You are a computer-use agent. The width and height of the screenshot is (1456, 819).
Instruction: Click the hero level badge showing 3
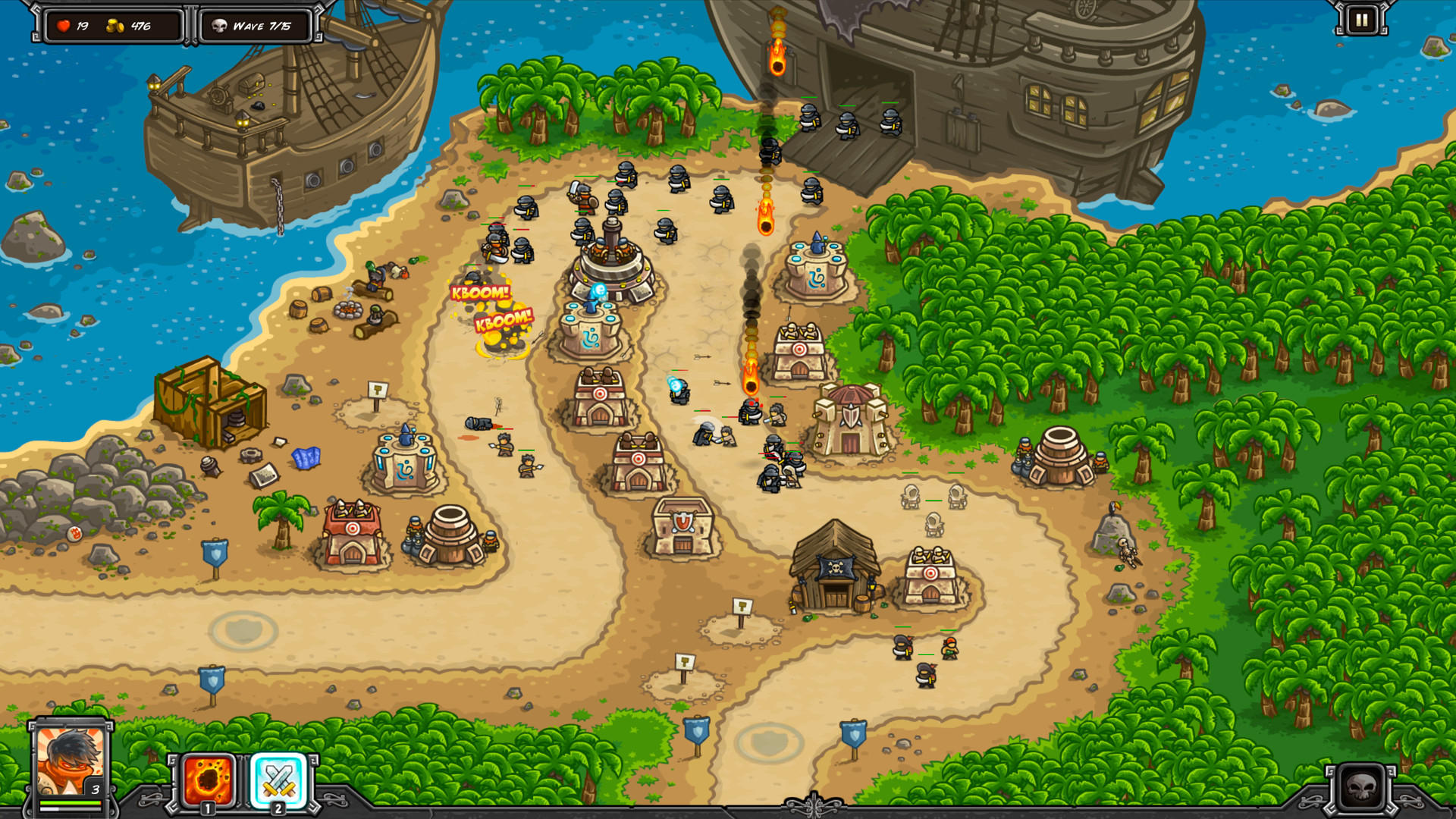95,789
